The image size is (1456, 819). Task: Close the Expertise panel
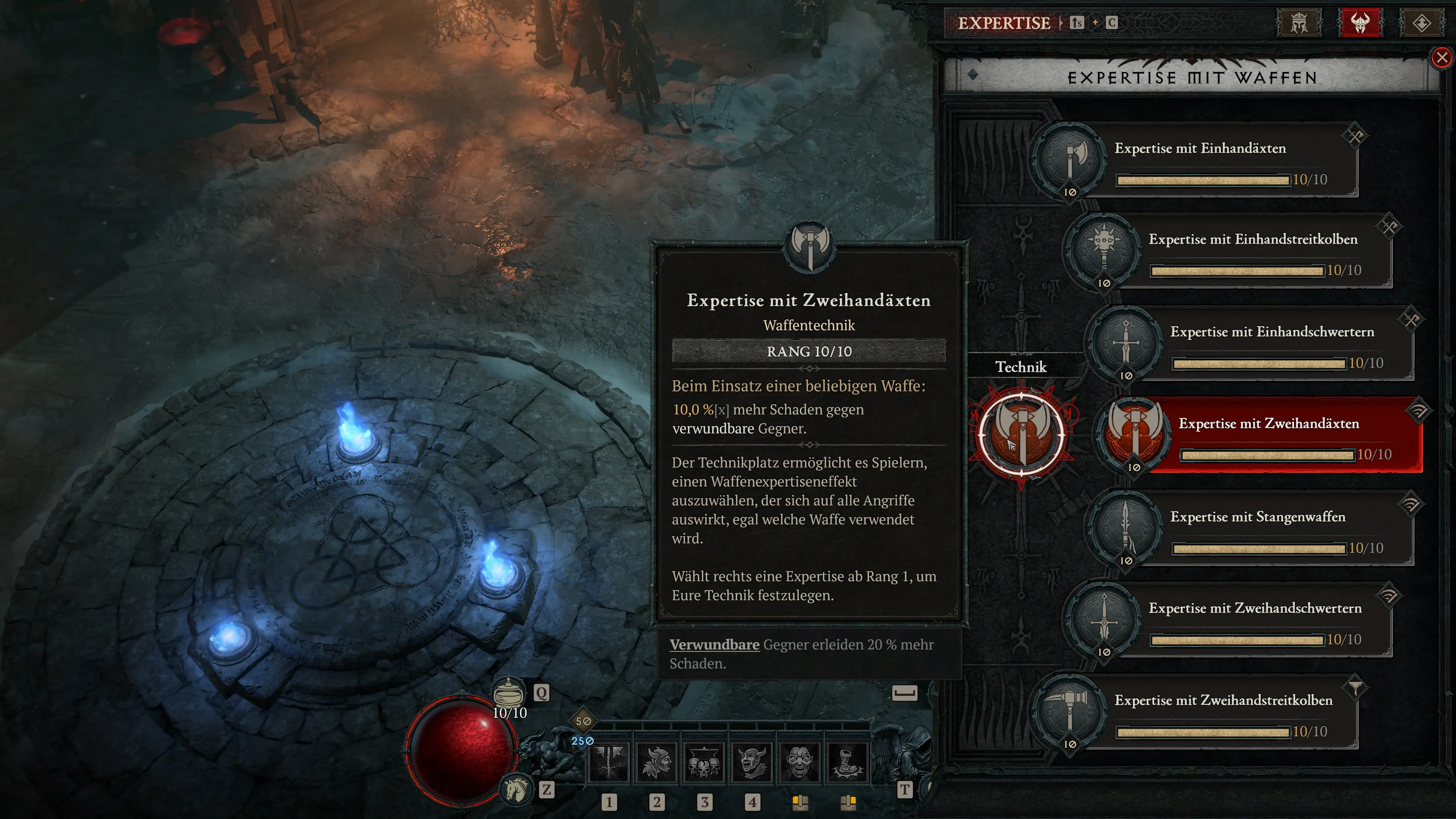click(x=1442, y=57)
